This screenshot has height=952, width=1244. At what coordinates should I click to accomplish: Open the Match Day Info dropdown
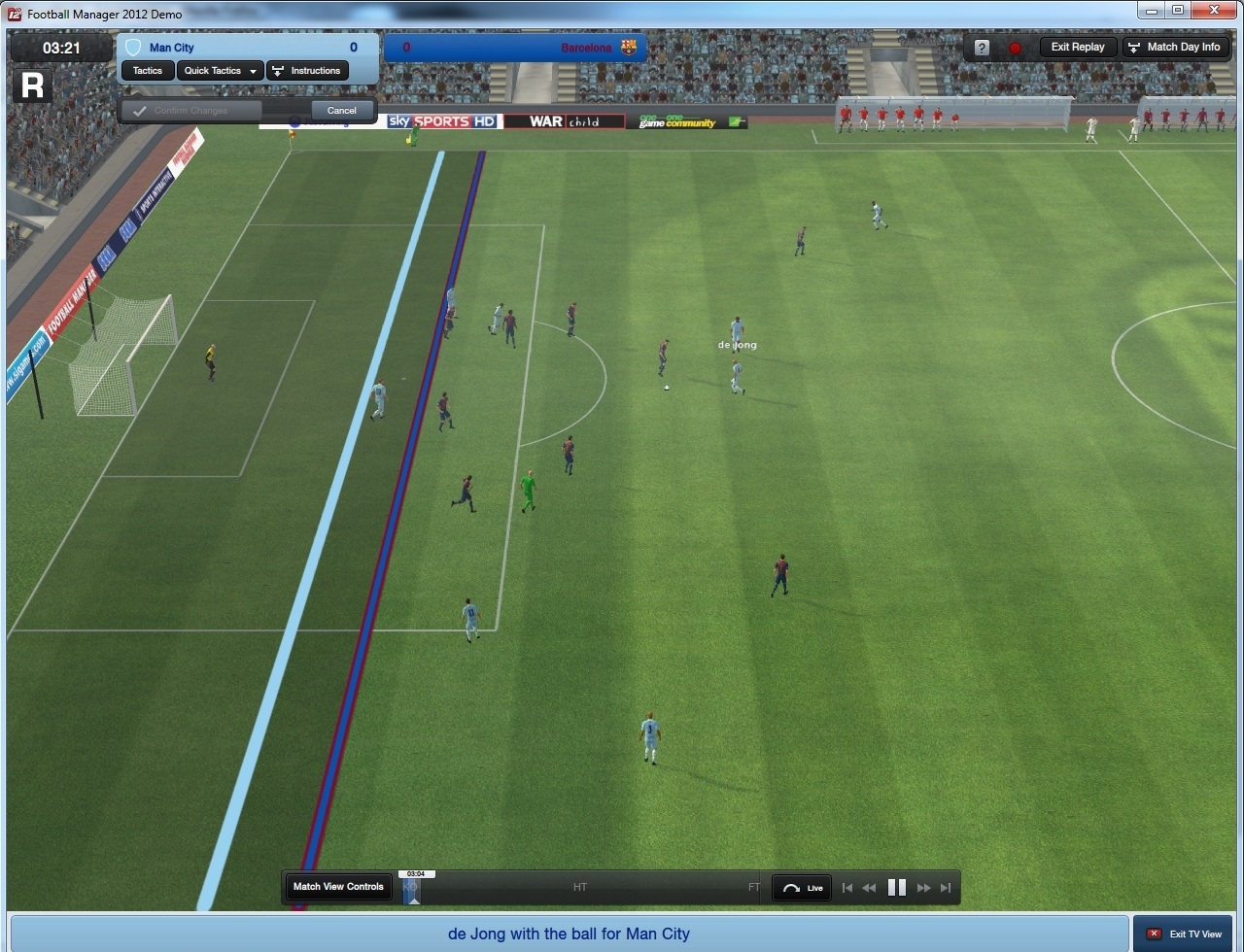tap(1176, 47)
